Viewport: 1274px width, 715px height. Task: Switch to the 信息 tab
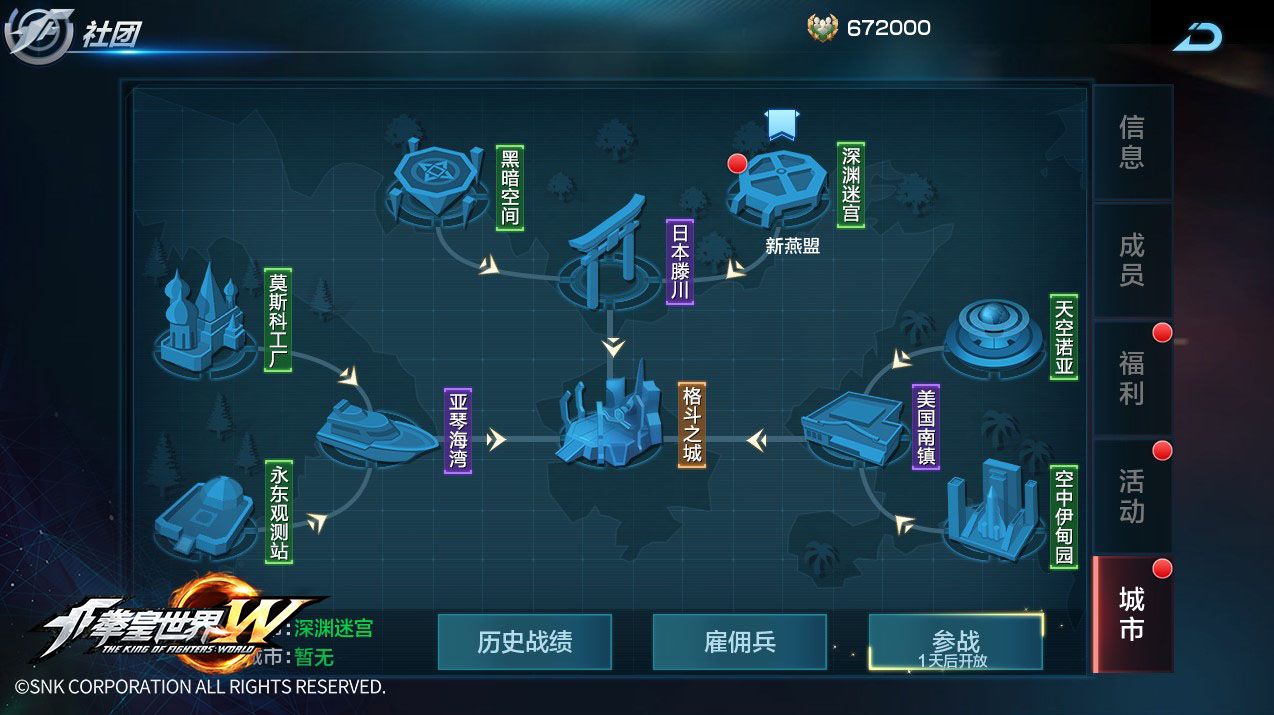tap(1131, 142)
